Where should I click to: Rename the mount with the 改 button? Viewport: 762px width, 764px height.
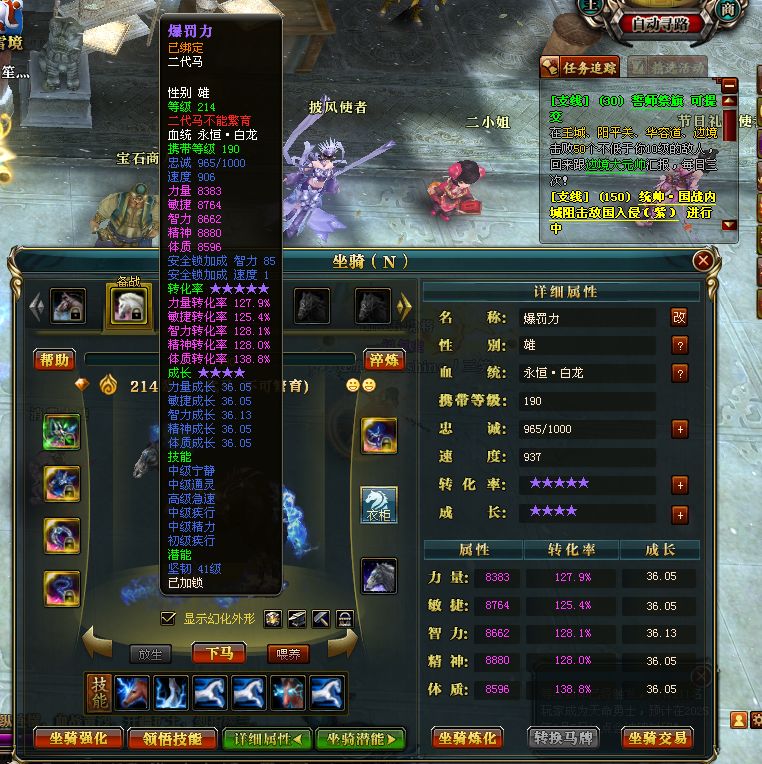click(x=679, y=317)
